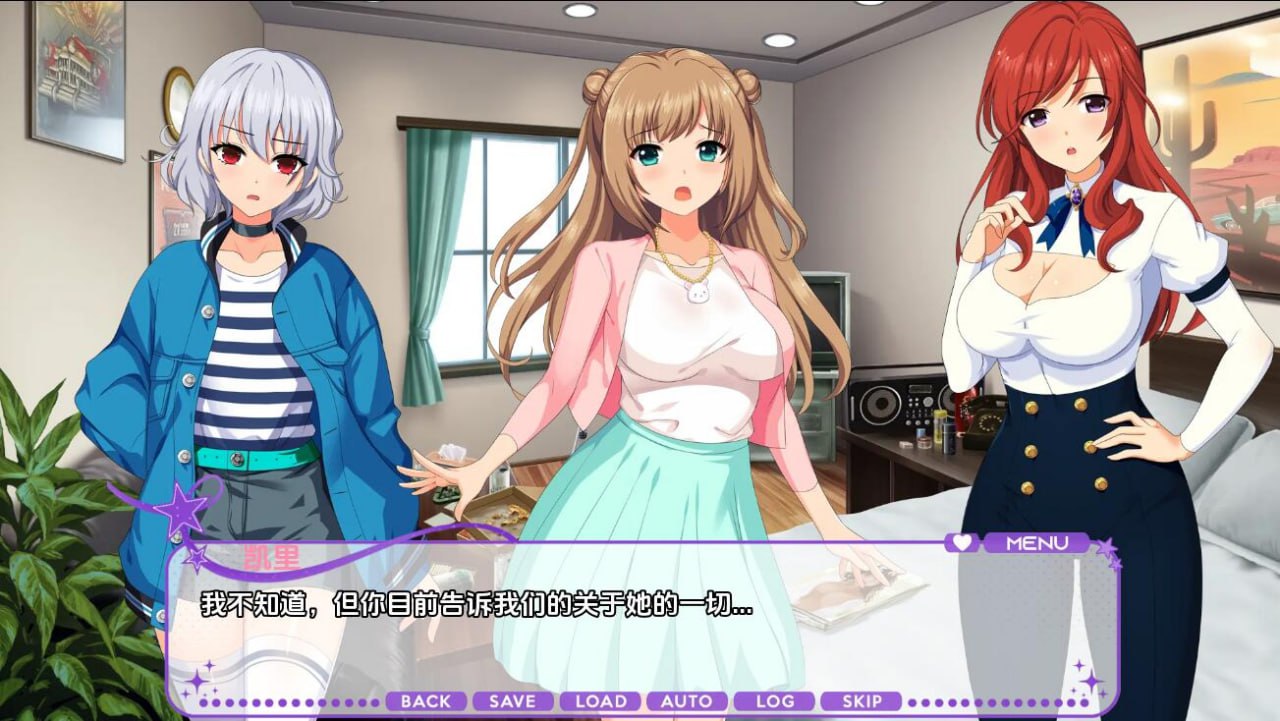The height and width of the screenshot is (721, 1280).
Task: Enable SKIP mode to fast-forward dialogue
Action: [863, 701]
